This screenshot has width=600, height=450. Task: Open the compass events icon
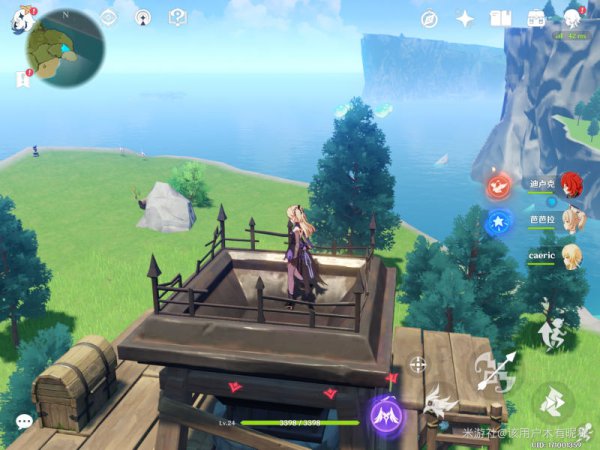click(429, 18)
